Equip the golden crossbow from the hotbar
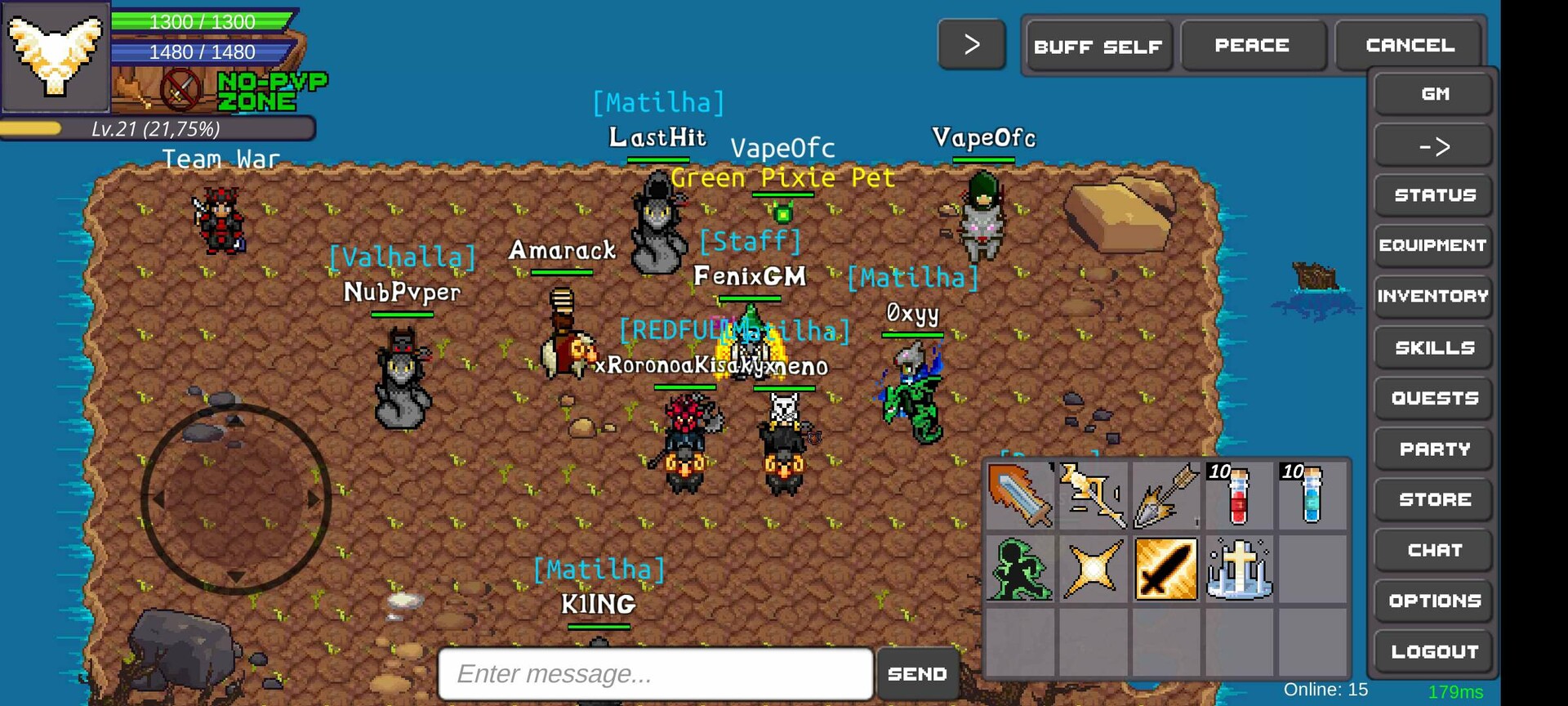 click(x=1094, y=496)
